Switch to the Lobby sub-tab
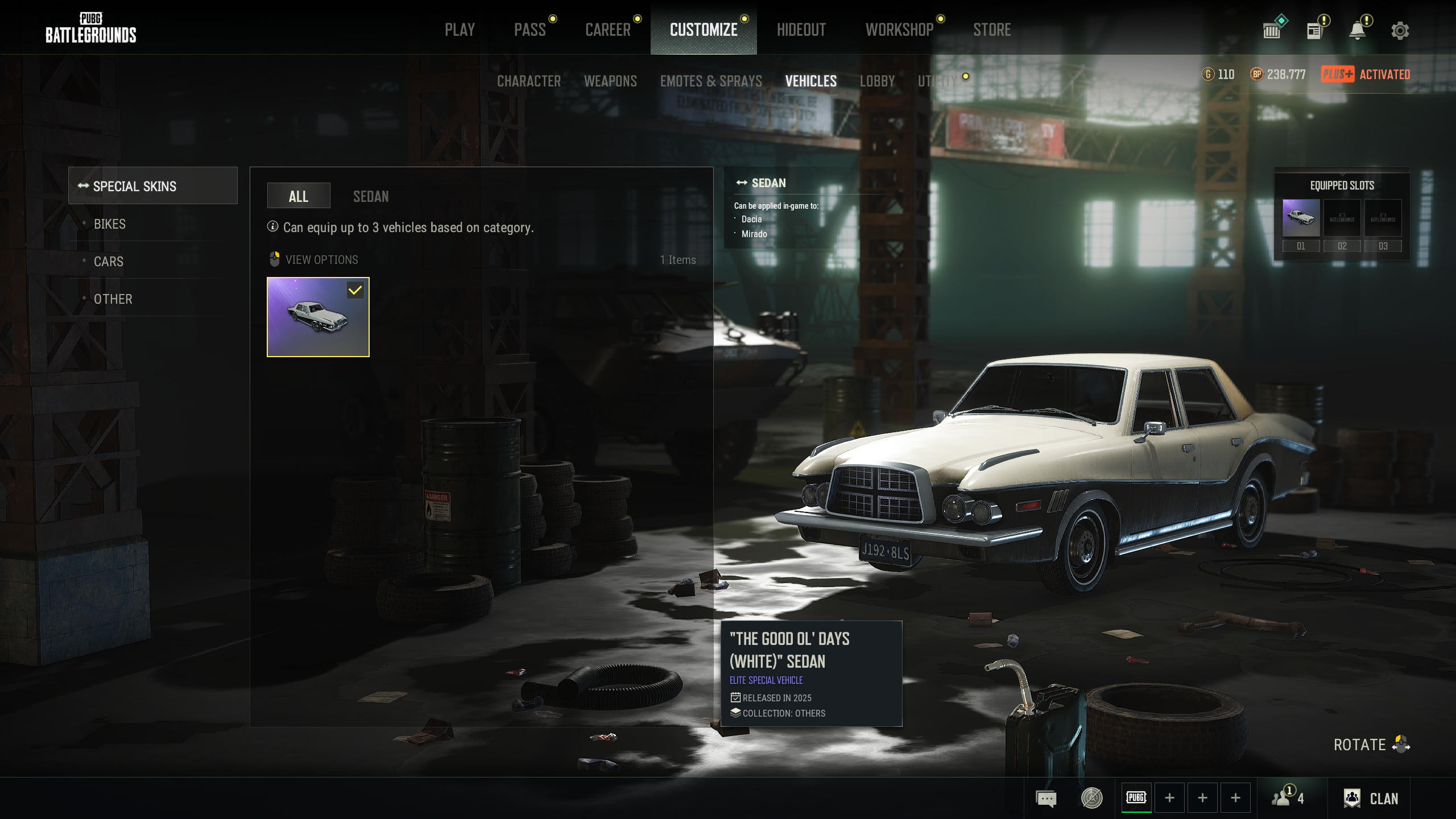The width and height of the screenshot is (1456, 819). tap(877, 81)
